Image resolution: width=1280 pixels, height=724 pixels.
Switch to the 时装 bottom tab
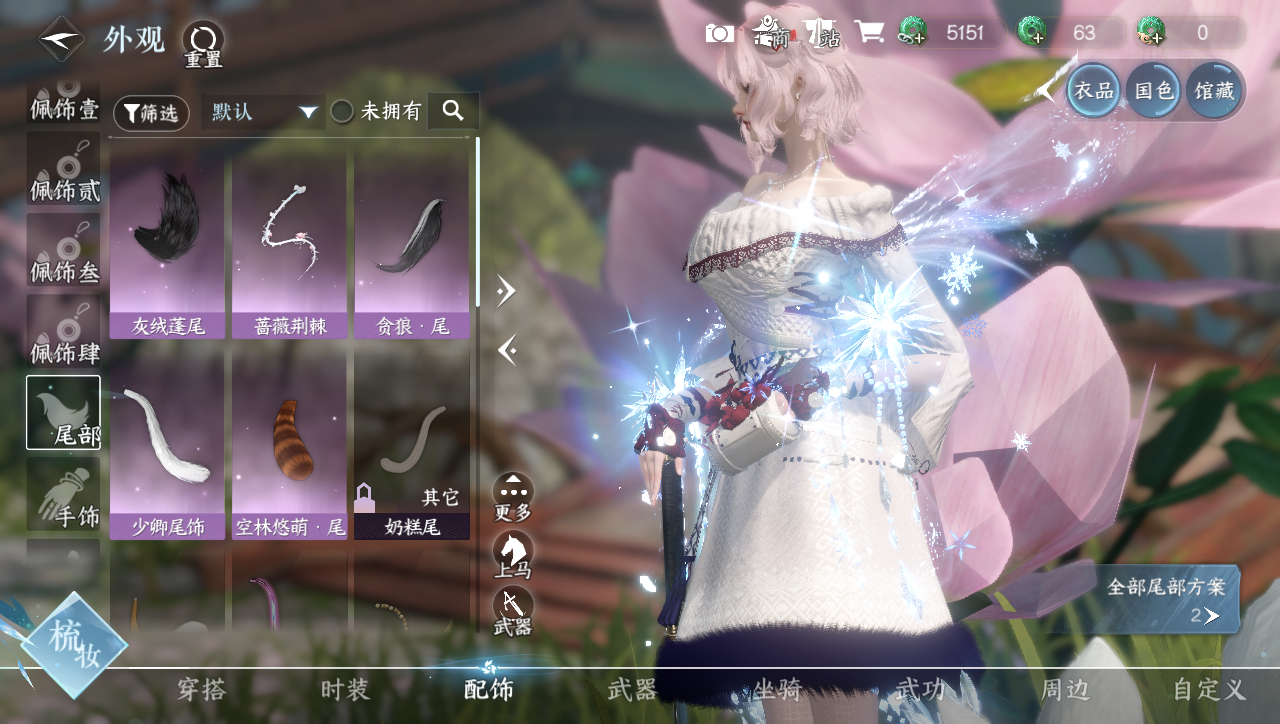345,690
